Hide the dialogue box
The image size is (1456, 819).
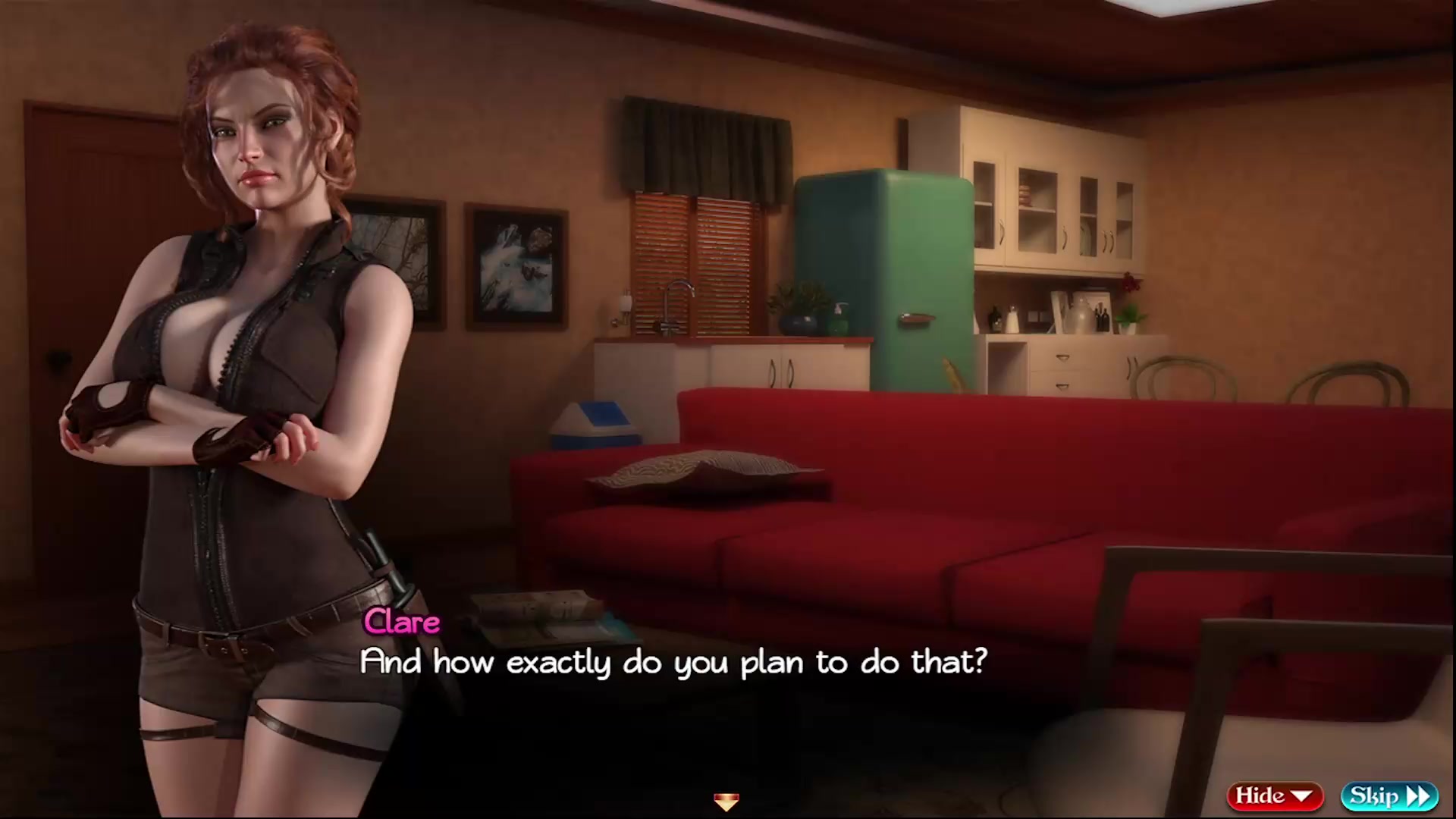(x=1274, y=795)
